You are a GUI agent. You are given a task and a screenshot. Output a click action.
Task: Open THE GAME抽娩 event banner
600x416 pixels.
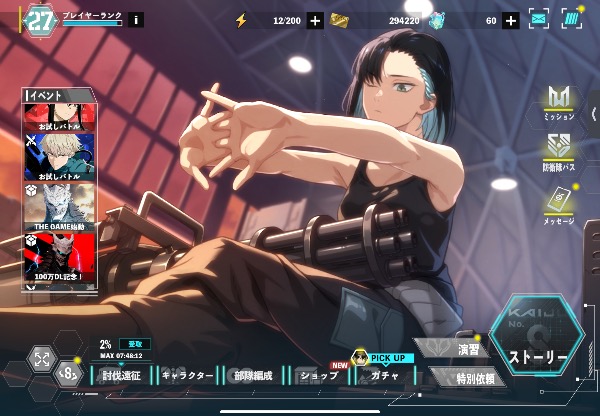click(x=59, y=207)
